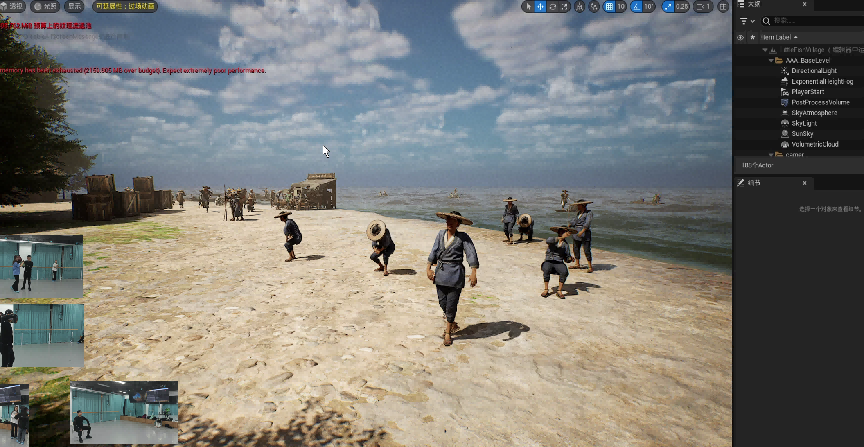Toggle rotation angle snapping
Image resolution: width=864 pixels, height=447 pixels.
(636, 6)
